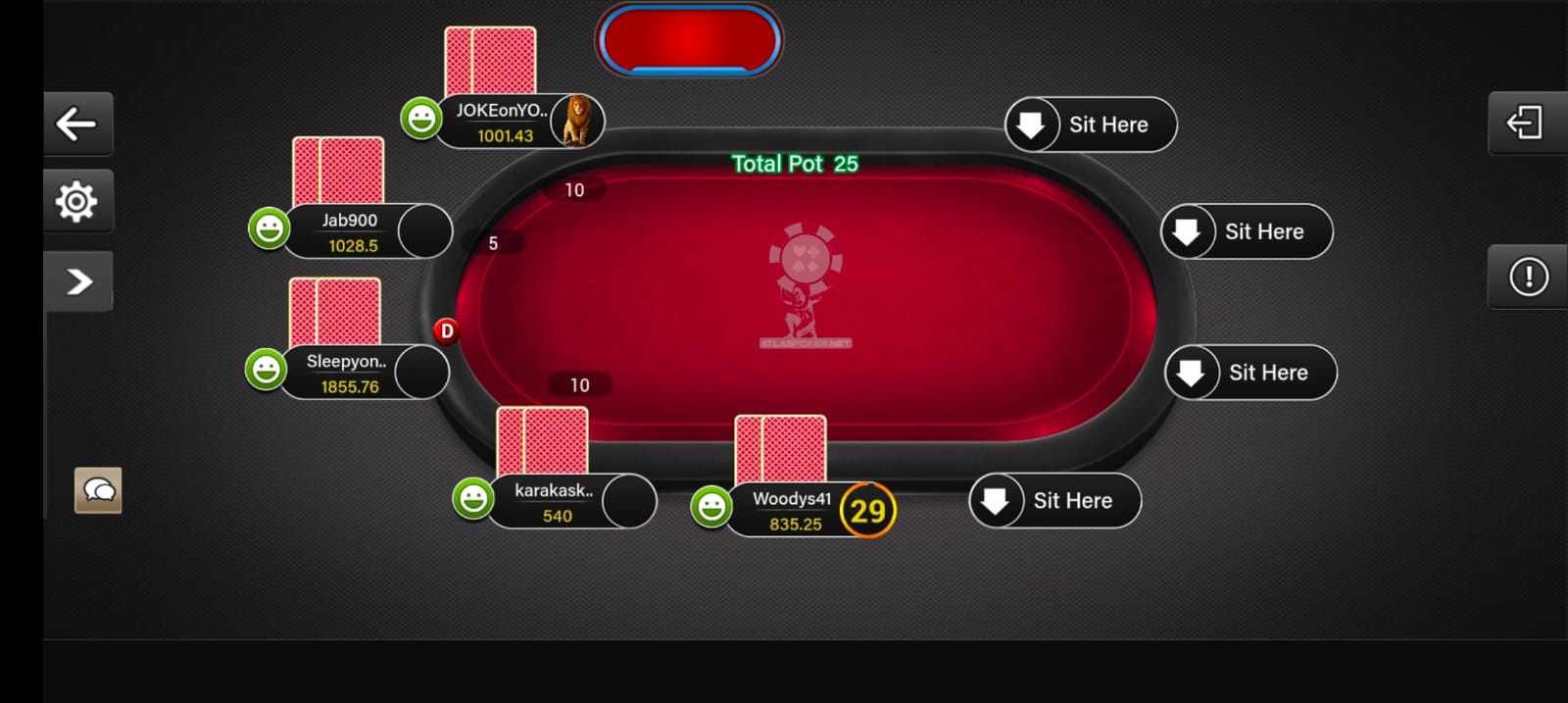The height and width of the screenshot is (703, 1568).
Task: Take the Sit Here seat beside Woodys41
Action: pyautogui.click(x=1054, y=501)
